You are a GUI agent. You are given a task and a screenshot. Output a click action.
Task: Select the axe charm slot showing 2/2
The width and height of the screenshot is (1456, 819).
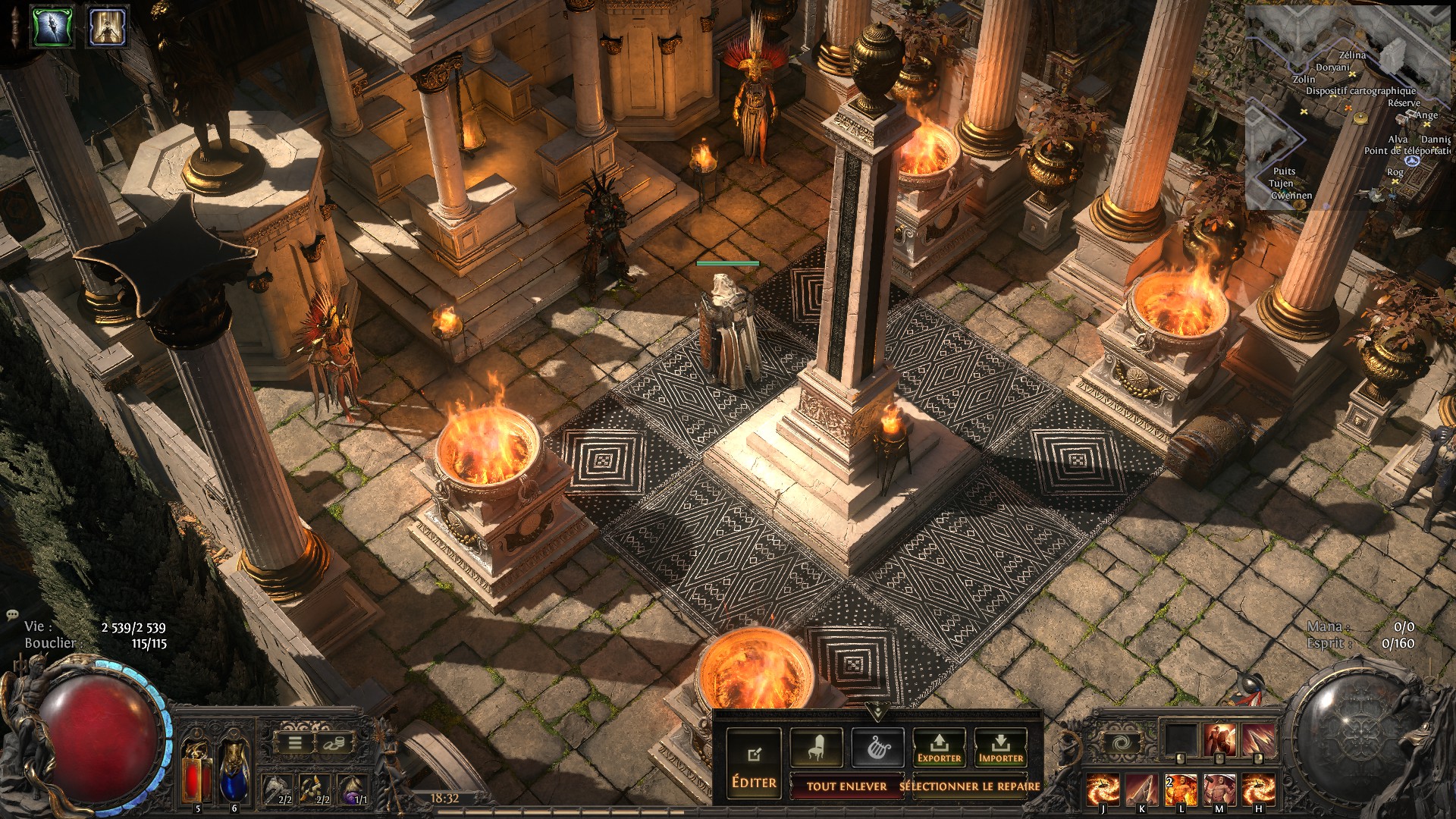[x=278, y=790]
